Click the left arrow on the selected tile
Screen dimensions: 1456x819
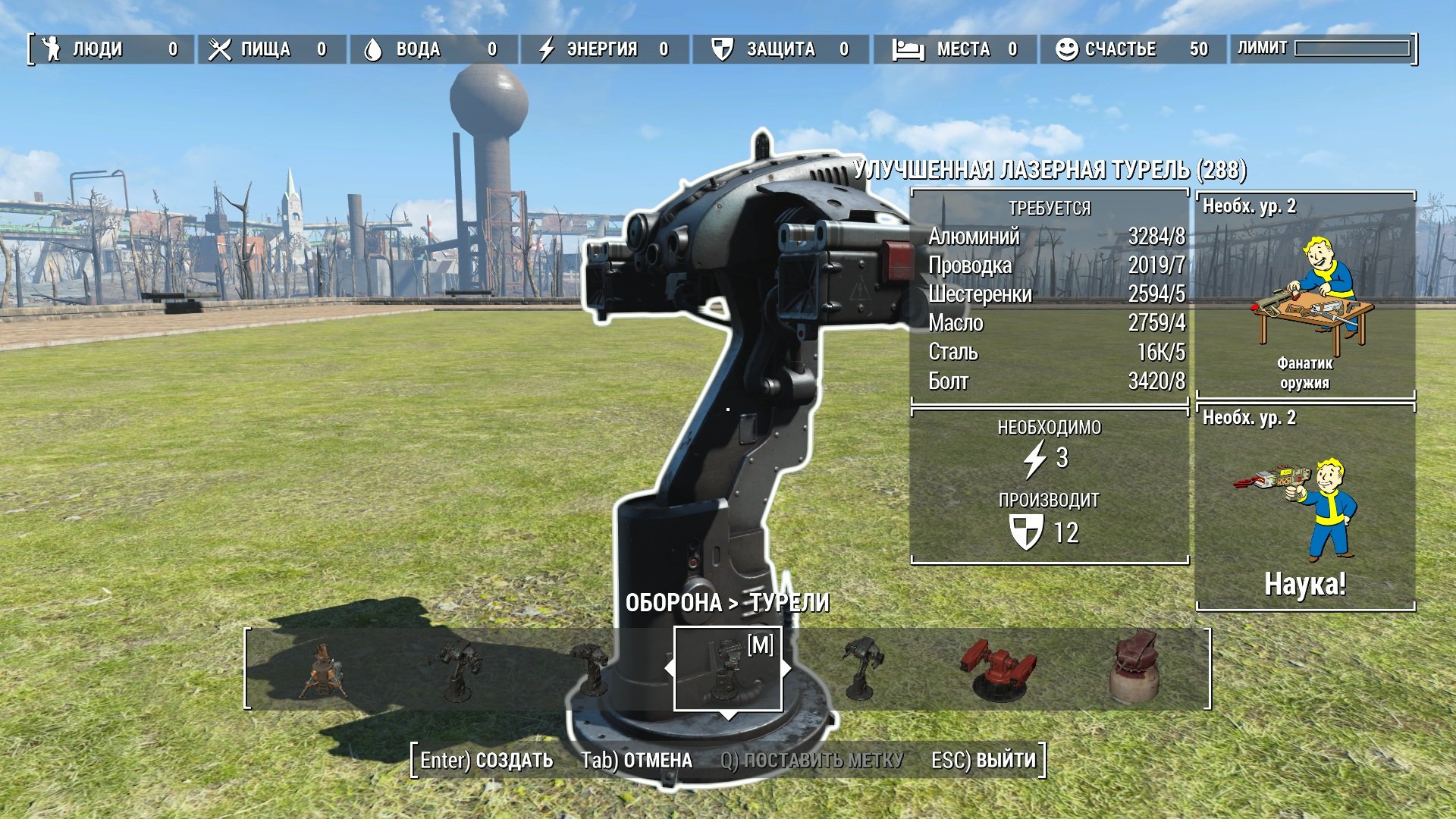click(x=669, y=669)
